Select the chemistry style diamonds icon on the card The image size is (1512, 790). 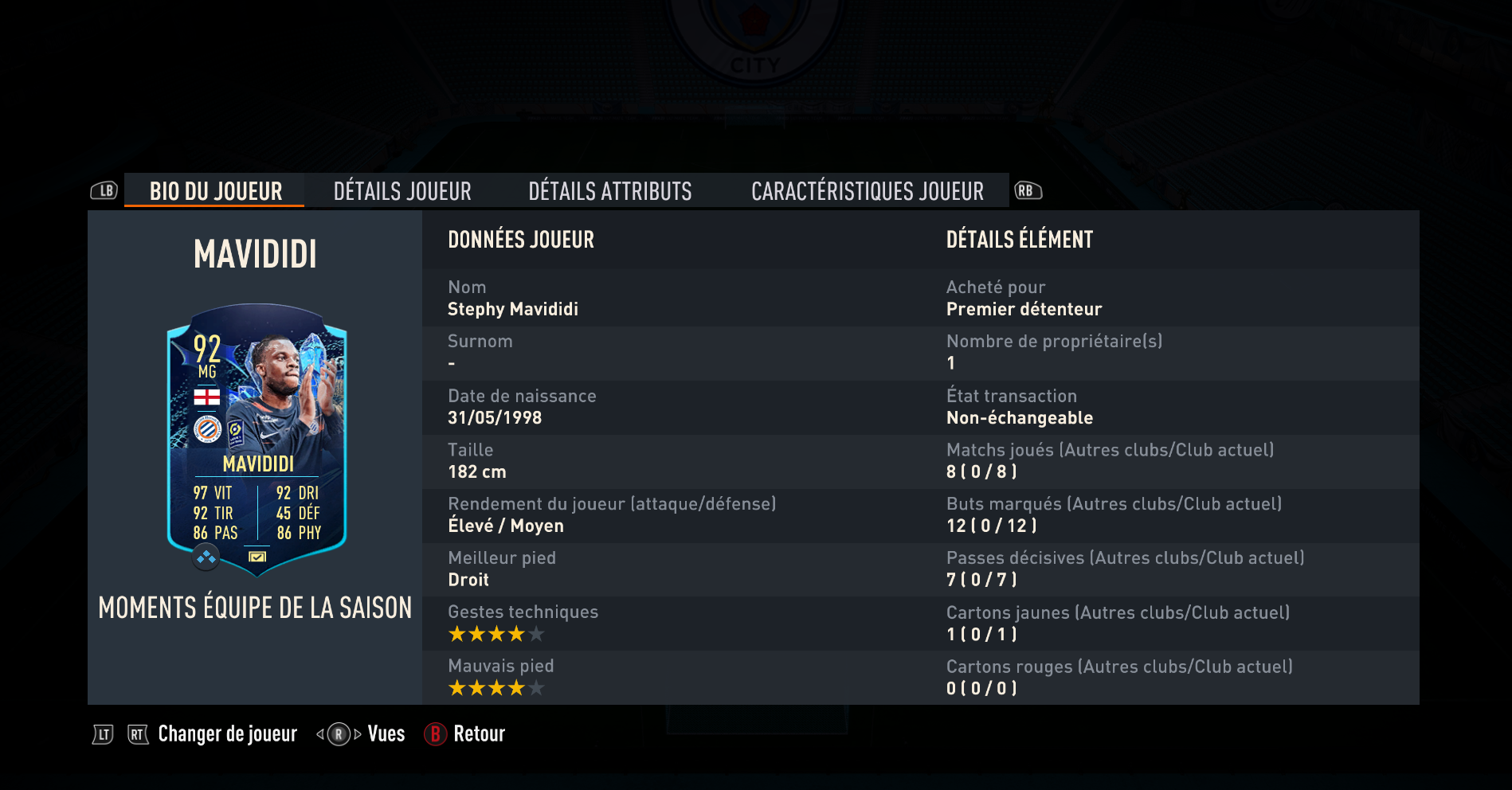click(206, 557)
